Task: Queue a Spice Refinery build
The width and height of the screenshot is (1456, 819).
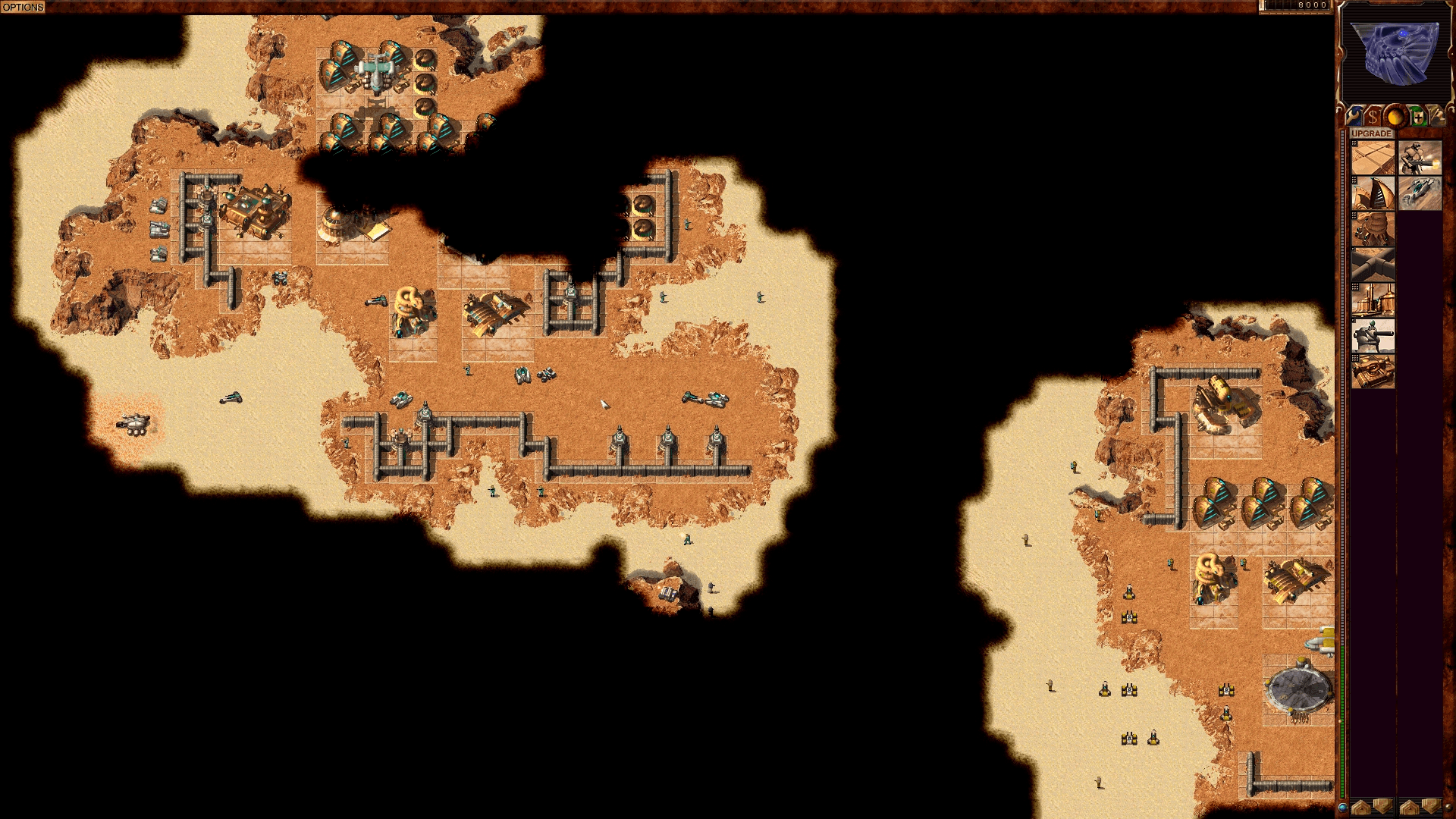Action: pos(1373,300)
